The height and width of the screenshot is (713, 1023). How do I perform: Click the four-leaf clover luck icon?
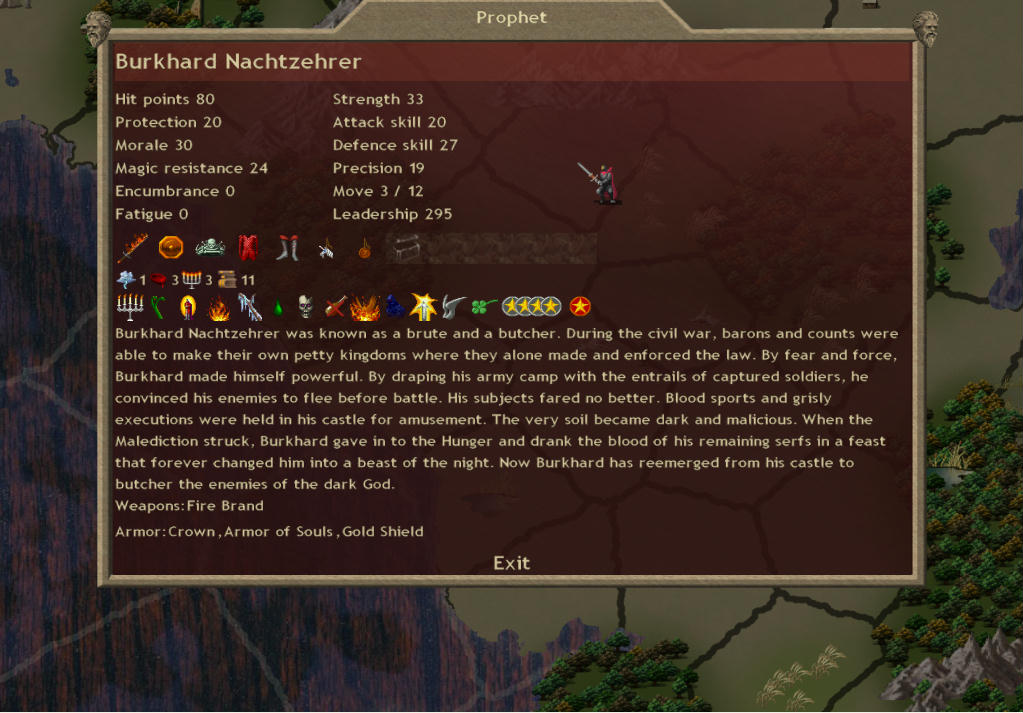point(484,307)
